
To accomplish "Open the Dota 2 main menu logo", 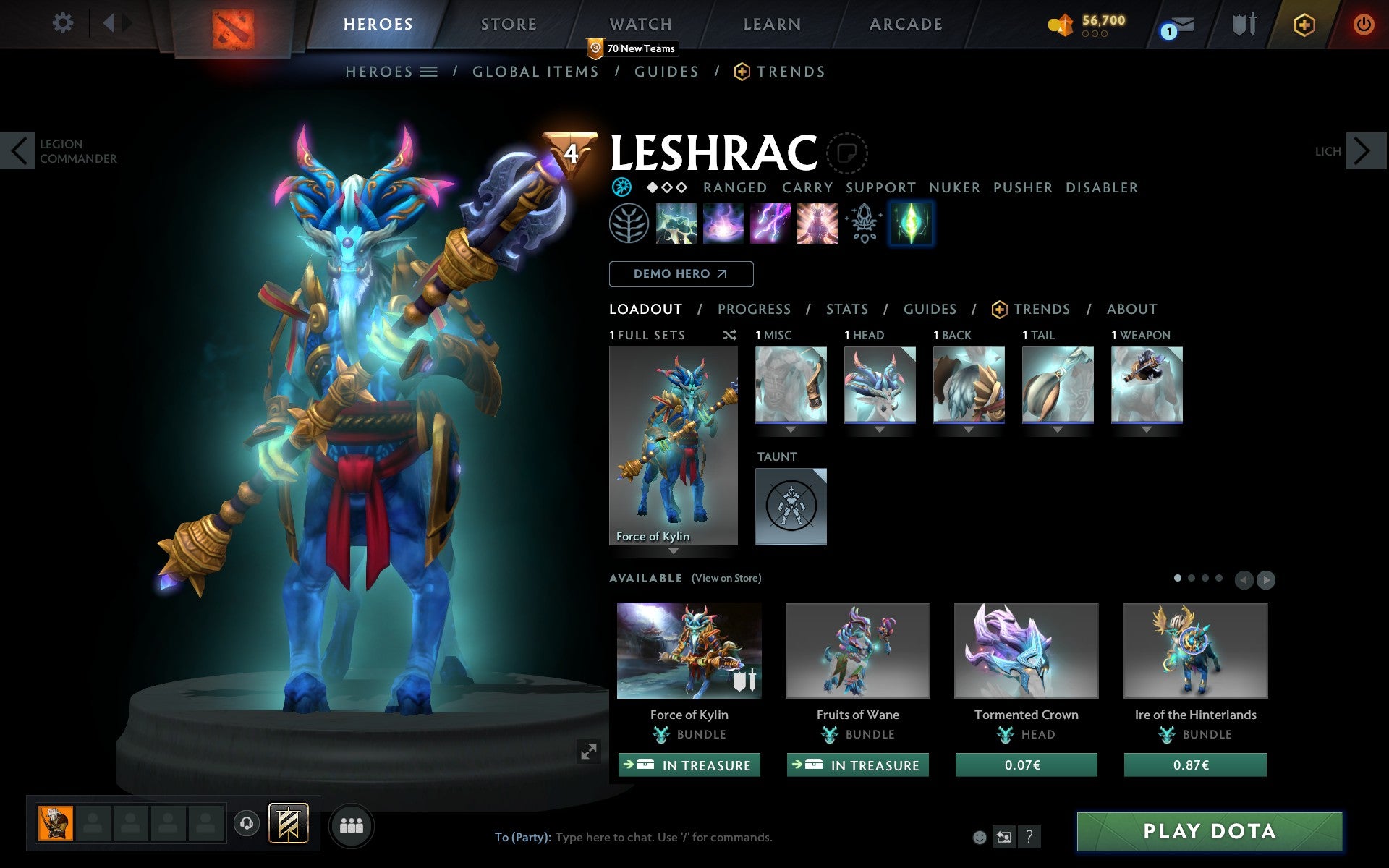I will (233, 24).
